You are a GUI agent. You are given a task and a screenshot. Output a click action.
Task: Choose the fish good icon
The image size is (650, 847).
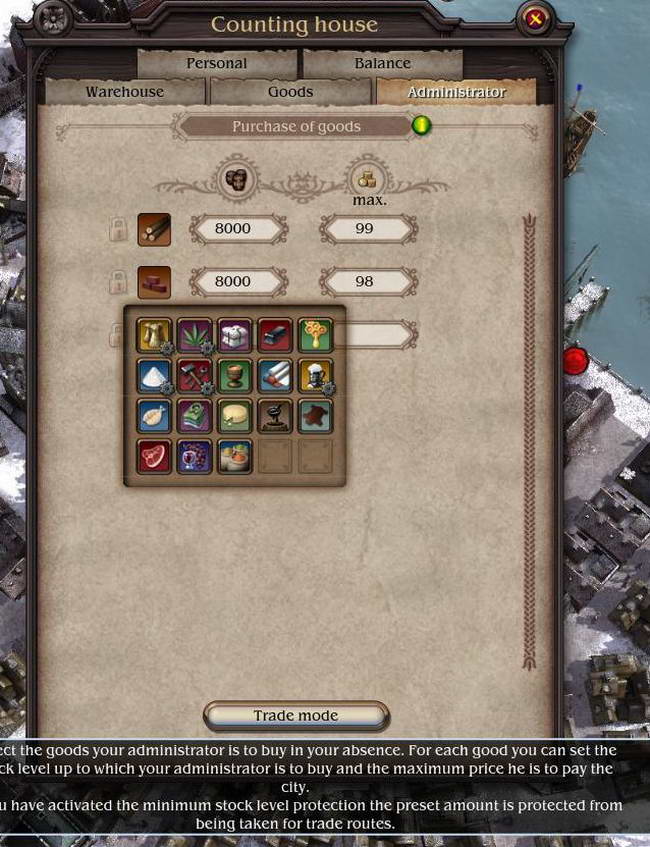coord(153,416)
